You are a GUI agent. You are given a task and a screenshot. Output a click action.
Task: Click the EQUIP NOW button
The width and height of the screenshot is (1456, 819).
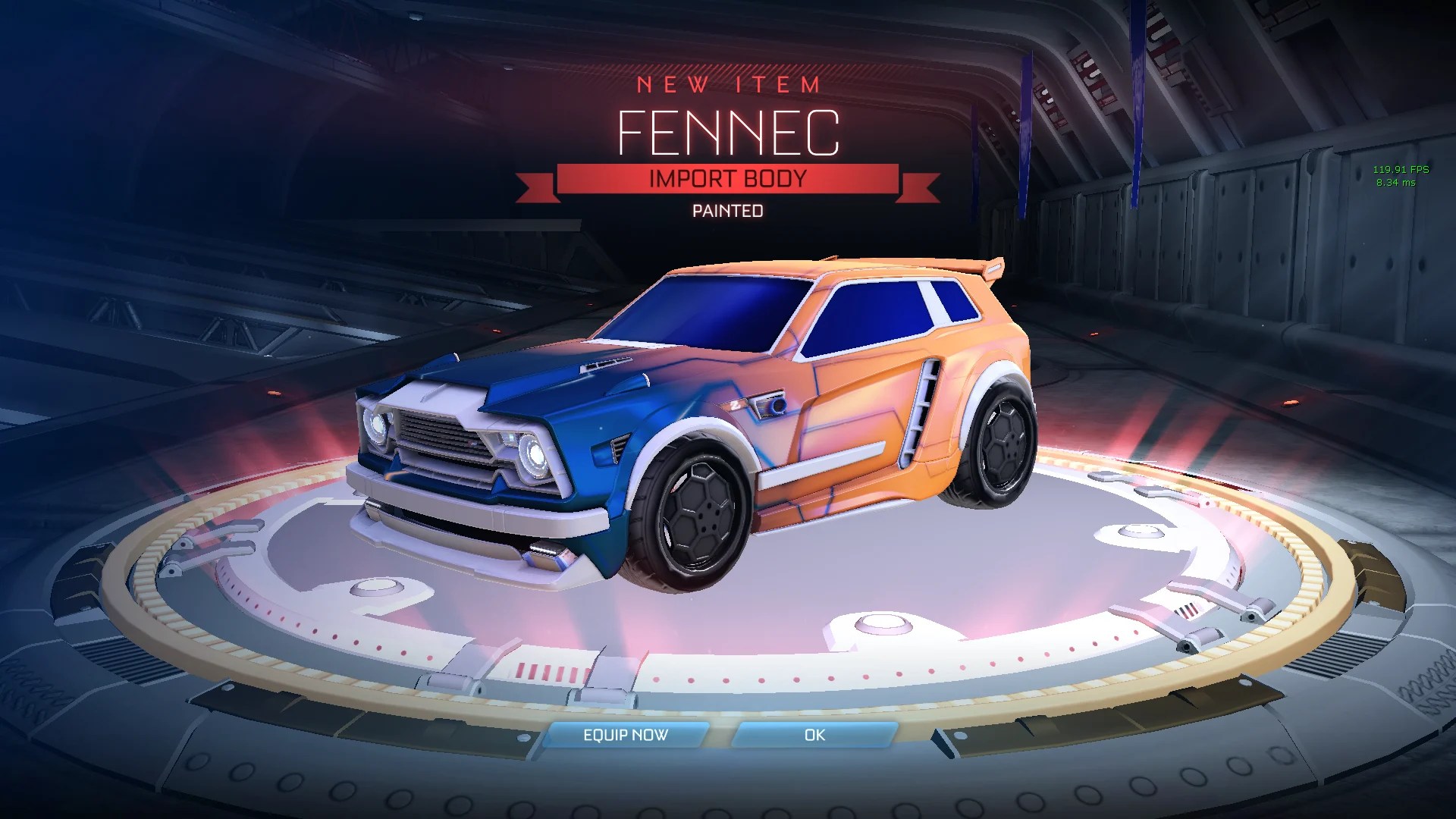click(626, 735)
